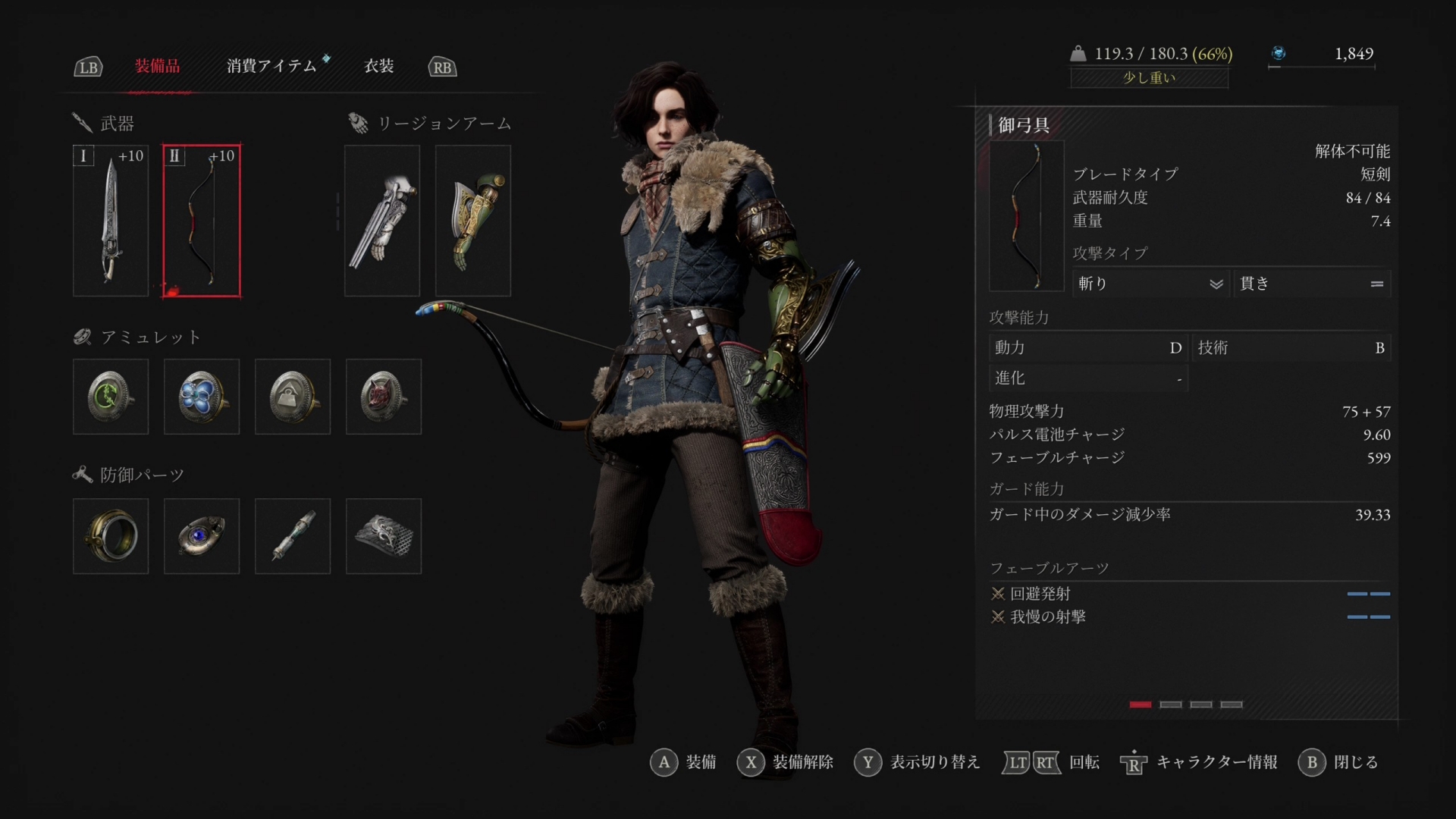
Task: Select the blue flower amulet
Action: [201, 397]
